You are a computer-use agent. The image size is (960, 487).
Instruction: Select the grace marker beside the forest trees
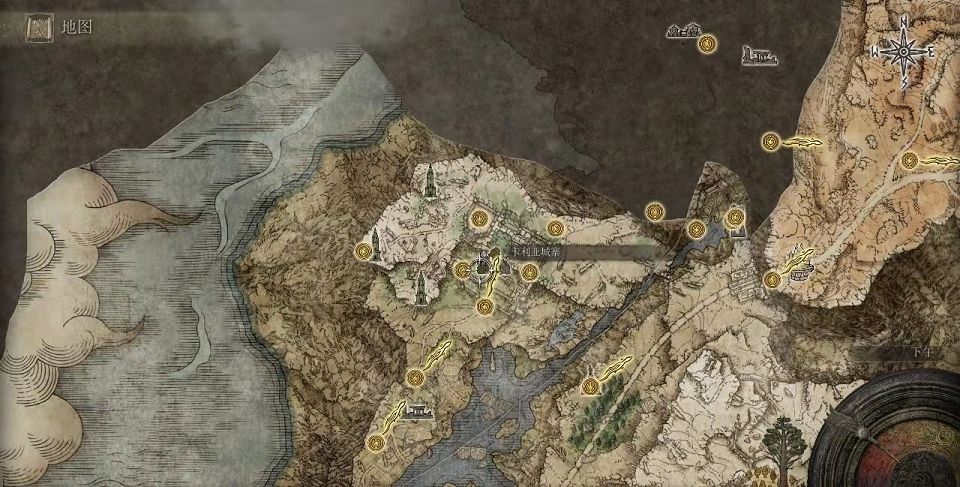591,385
